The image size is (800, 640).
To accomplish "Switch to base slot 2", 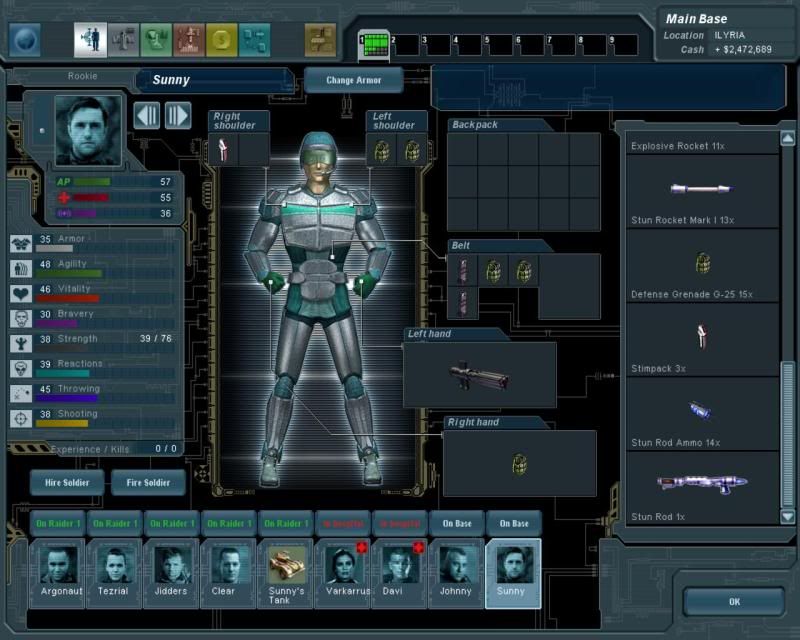I will point(403,44).
